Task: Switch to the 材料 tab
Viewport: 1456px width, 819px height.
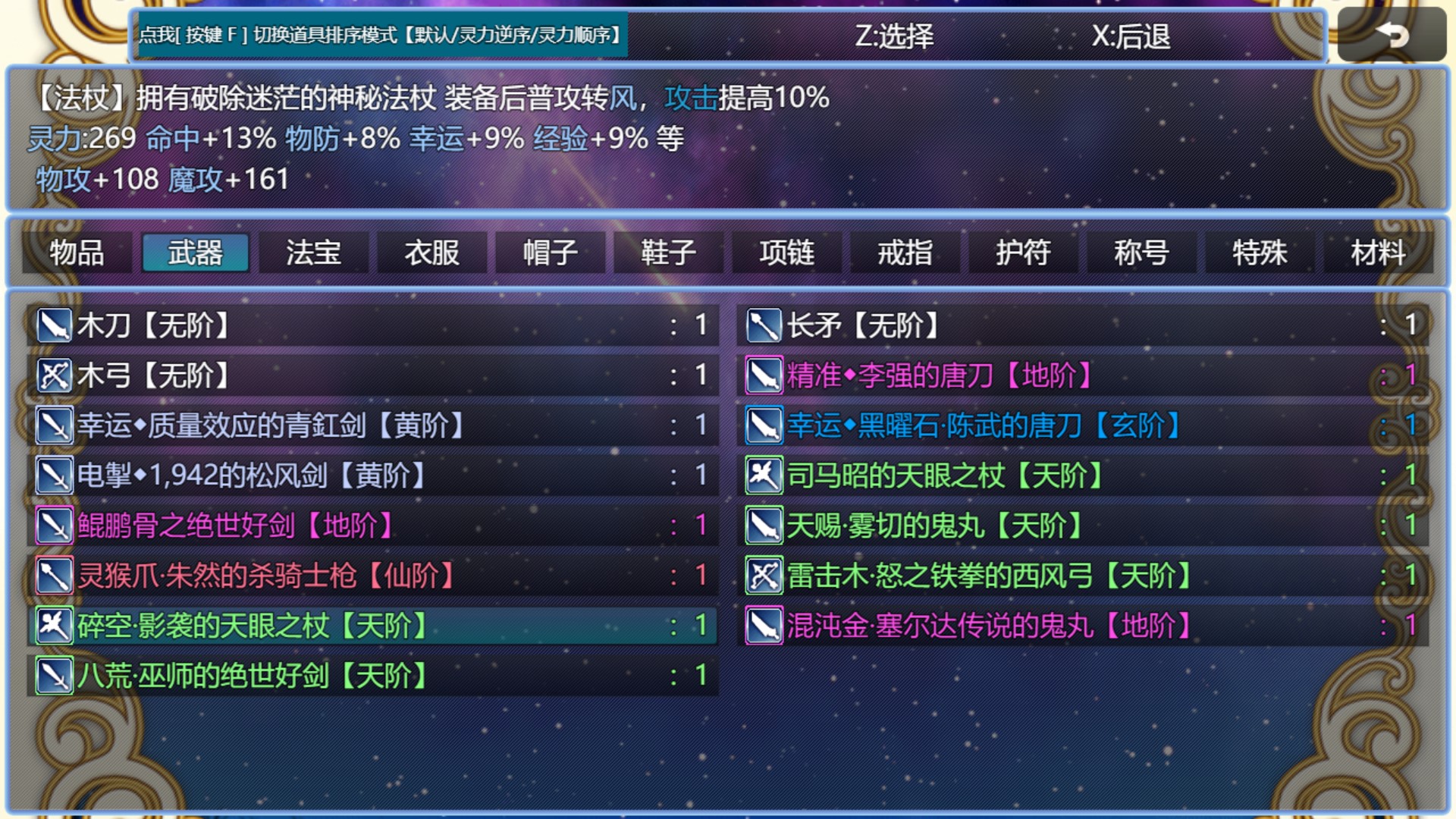Action: [x=1376, y=253]
